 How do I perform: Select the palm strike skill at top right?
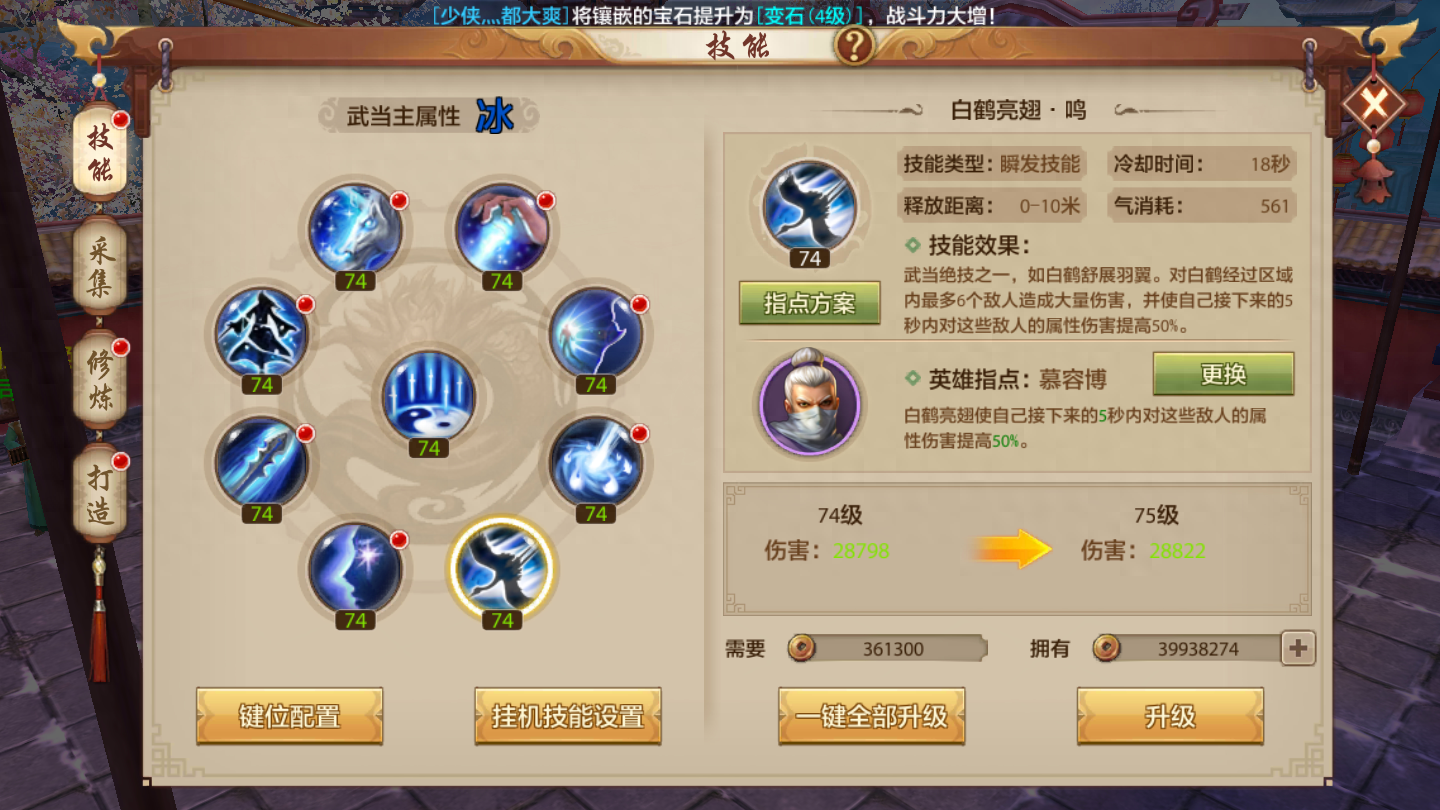[x=503, y=228]
